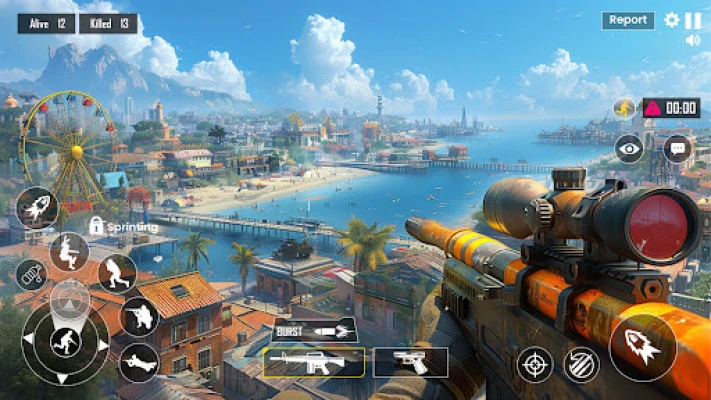Screen dimensions: 711x400
Task: Throw a grenade
Action: click(32, 275)
